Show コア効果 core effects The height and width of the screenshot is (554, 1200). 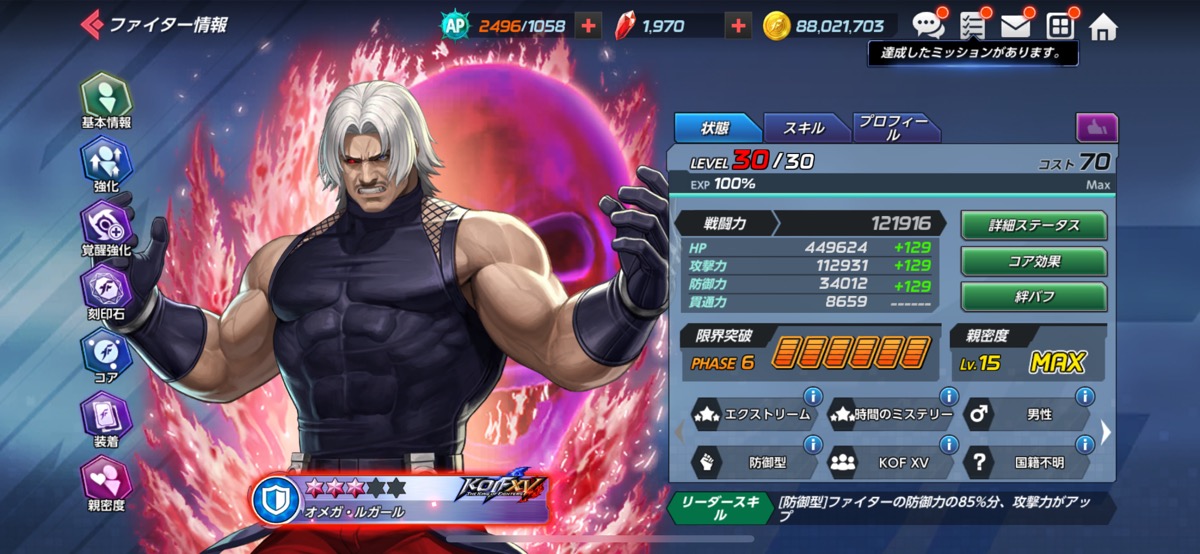[1033, 261]
